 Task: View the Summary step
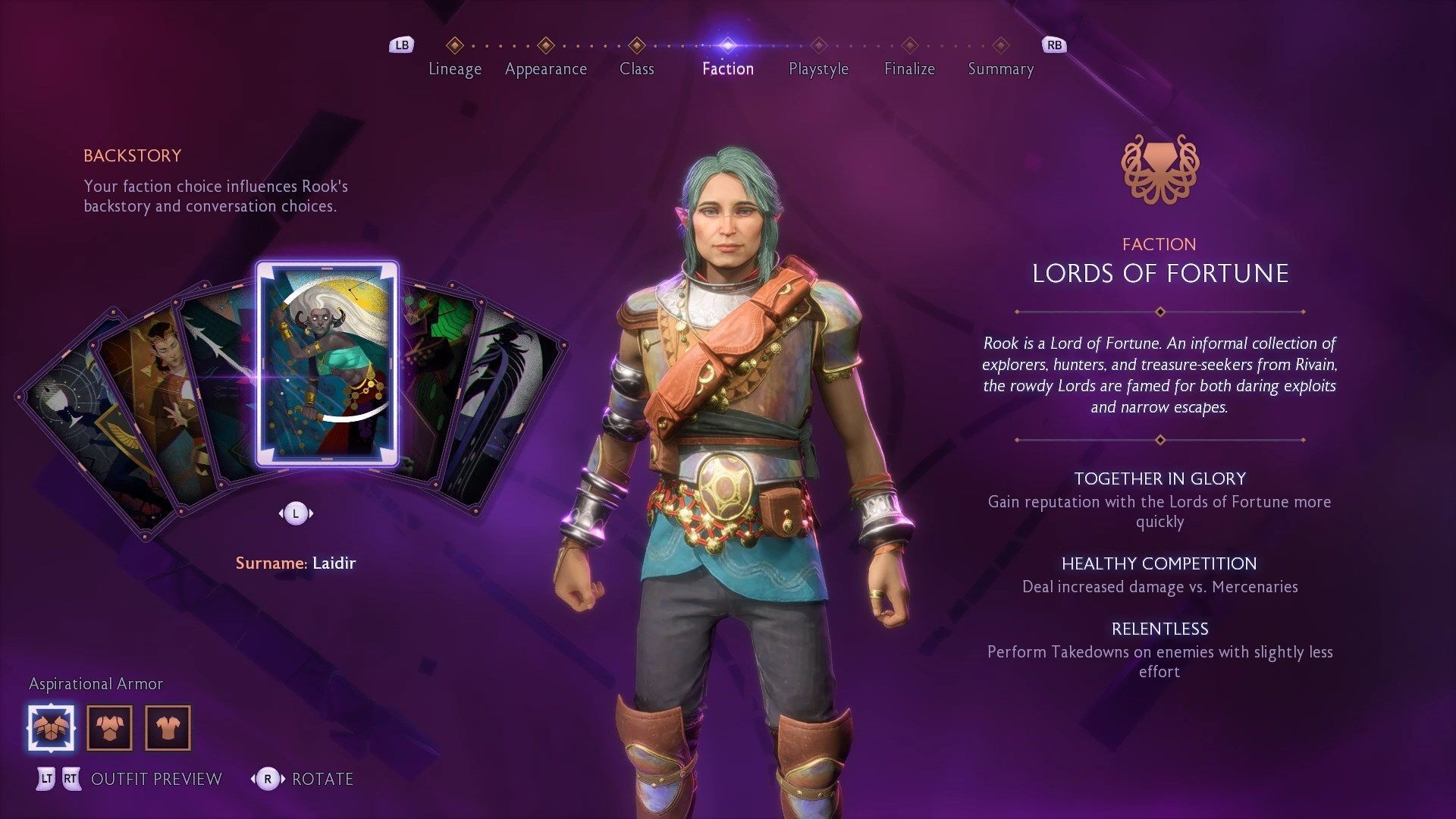pos(1000,68)
